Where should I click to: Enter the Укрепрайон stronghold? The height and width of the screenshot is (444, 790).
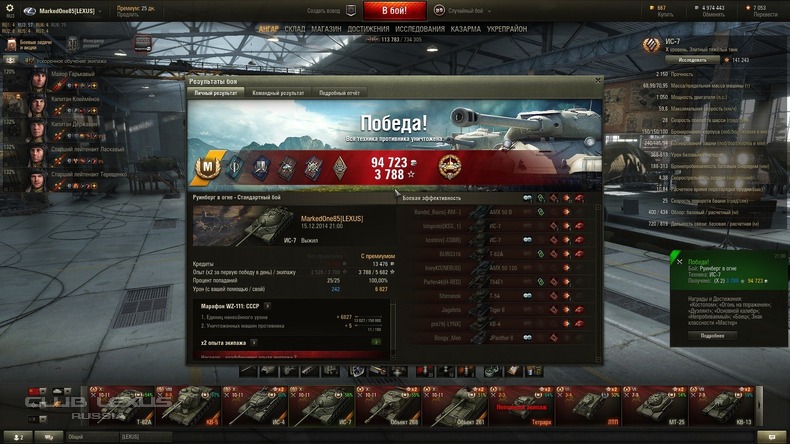click(506, 29)
